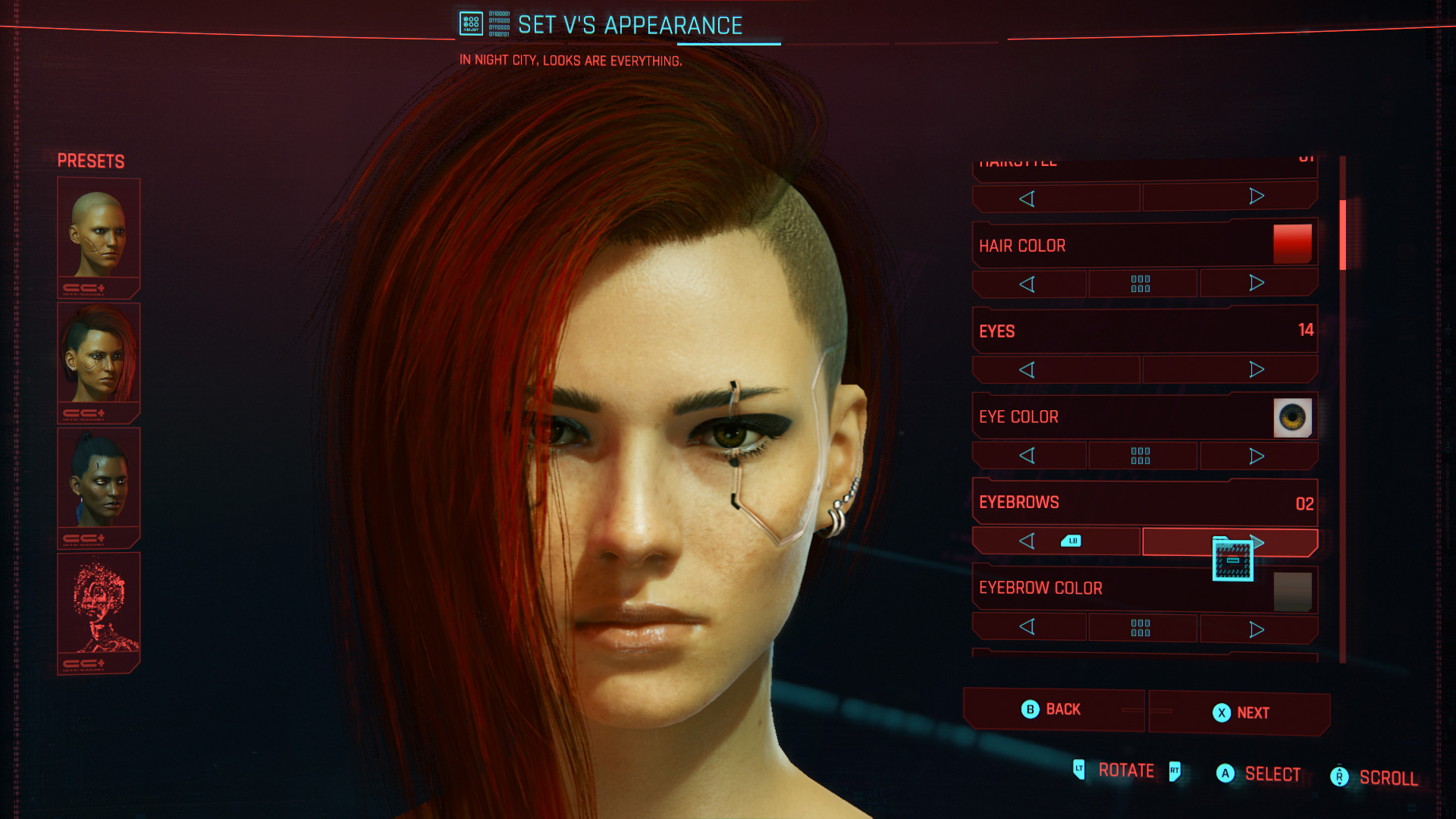Click the red hair color swatch
Viewport: 1456px width, 819px height.
[x=1292, y=244]
